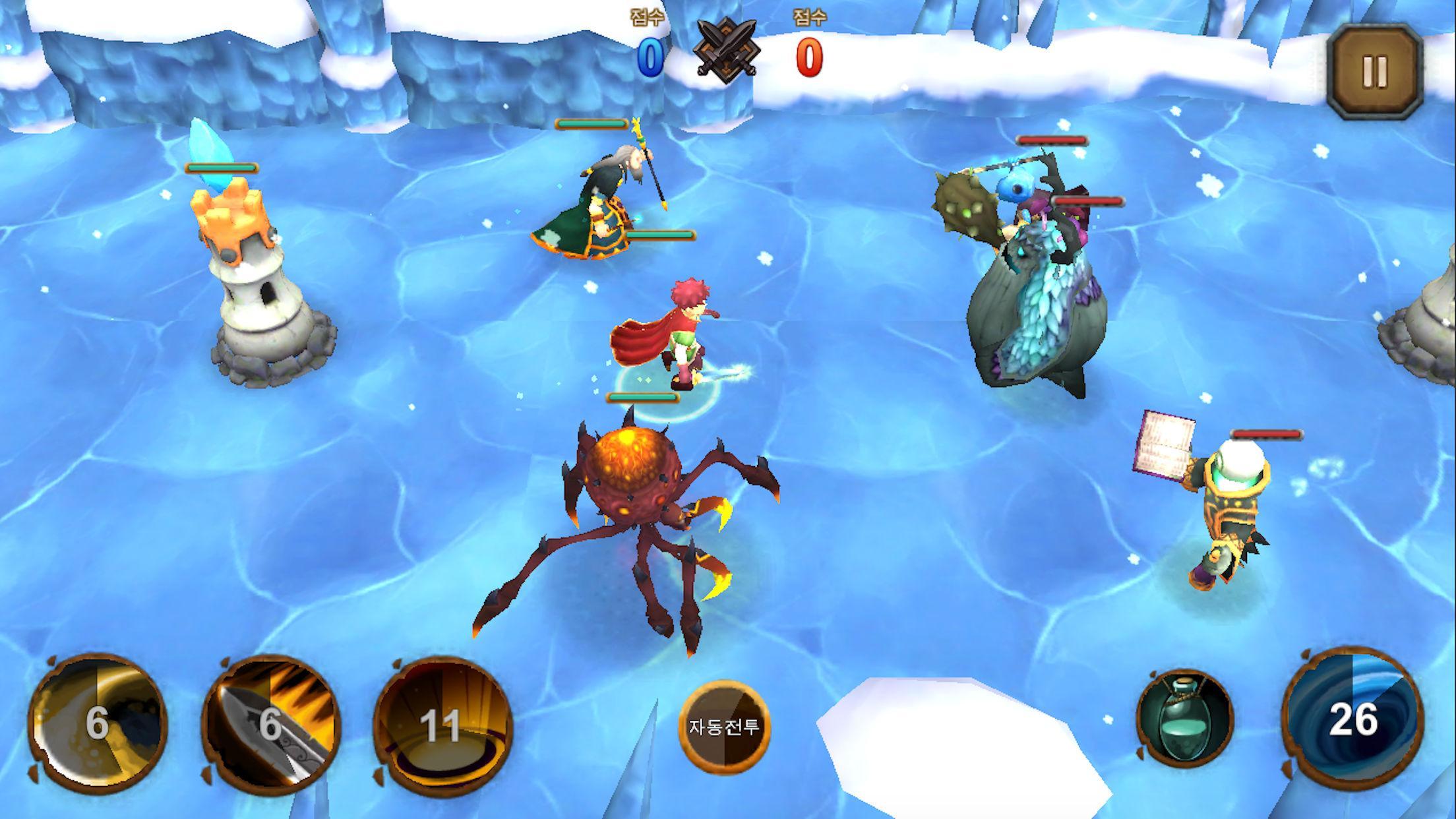The height and width of the screenshot is (819, 1456).
Task: Click the crossed swords score emblem
Action: (728, 49)
